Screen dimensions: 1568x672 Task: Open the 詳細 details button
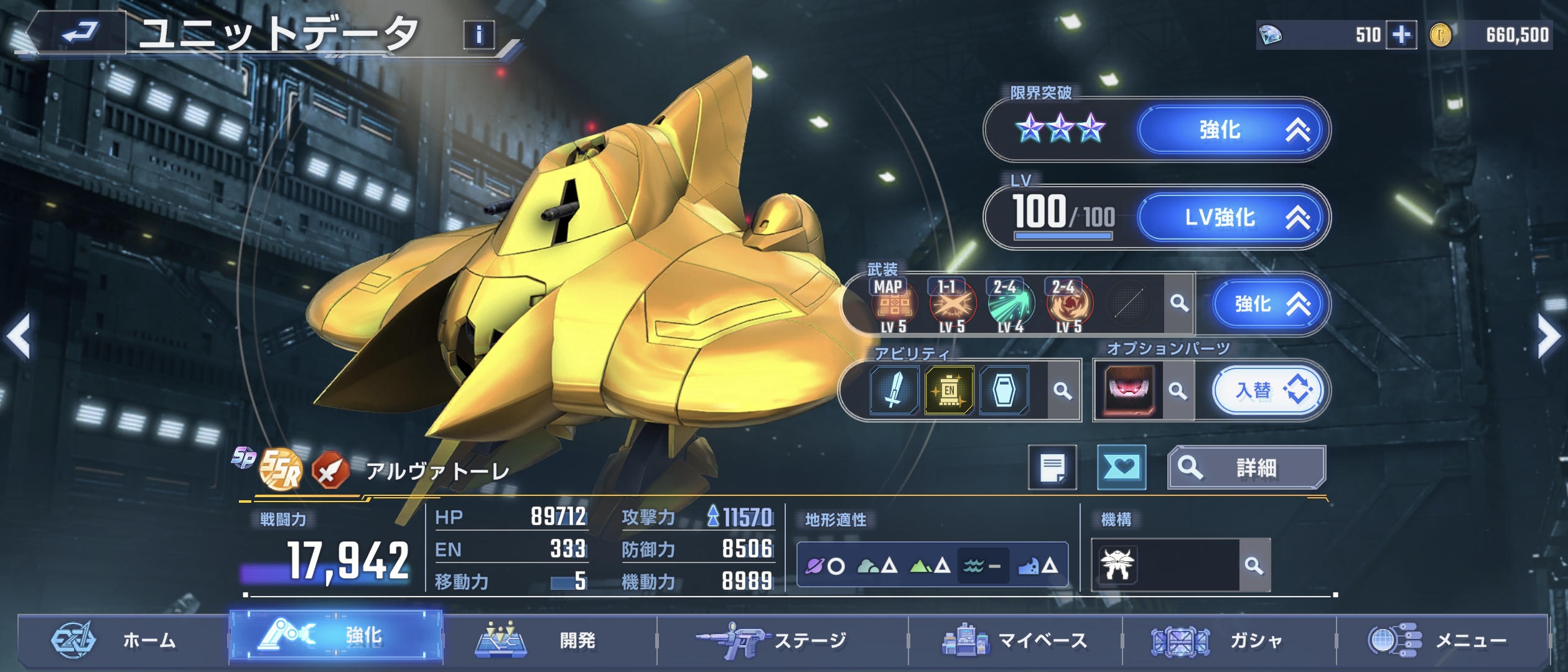[1246, 467]
